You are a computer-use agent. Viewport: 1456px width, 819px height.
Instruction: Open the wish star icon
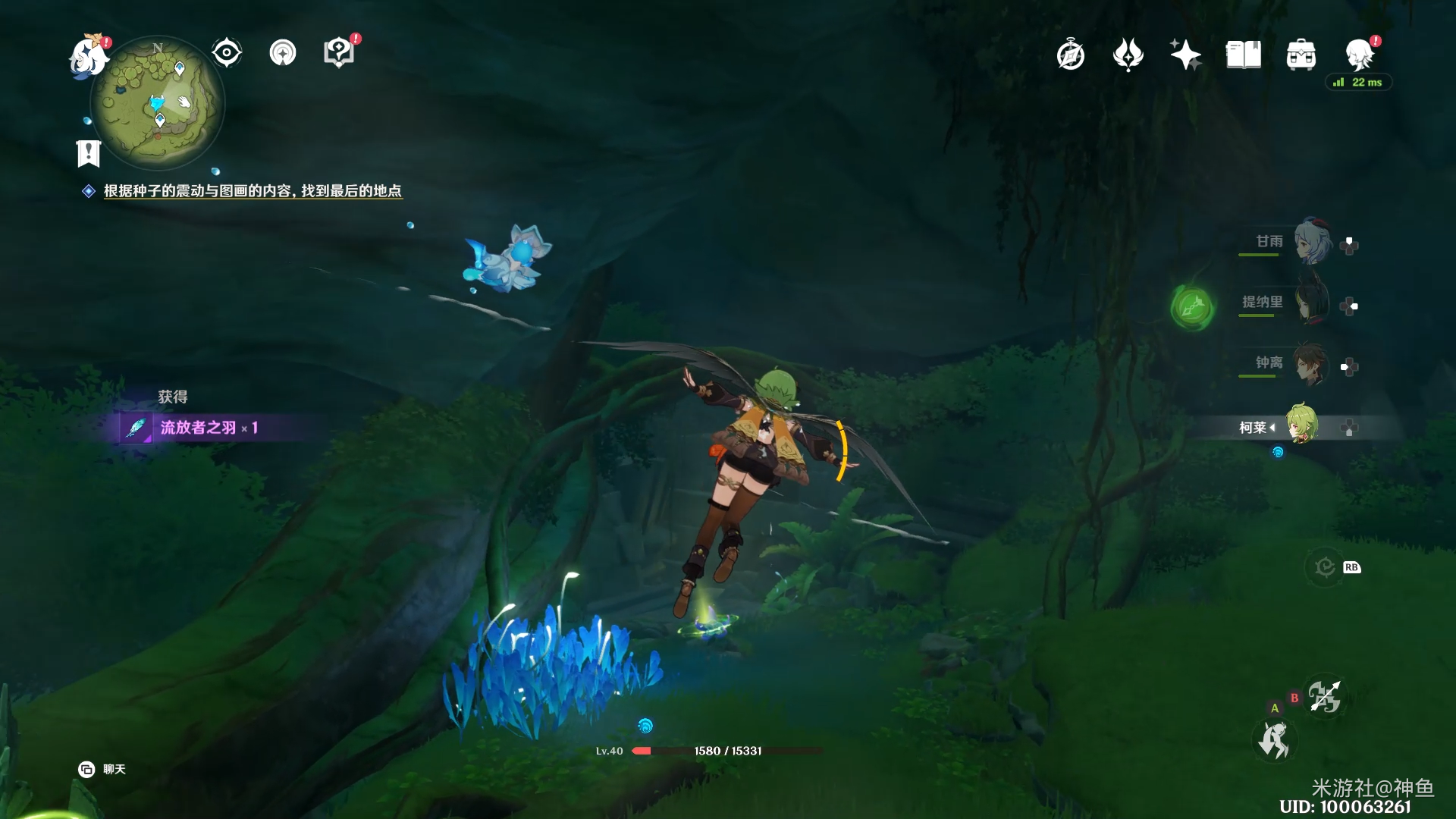pyautogui.click(x=1185, y=55)
